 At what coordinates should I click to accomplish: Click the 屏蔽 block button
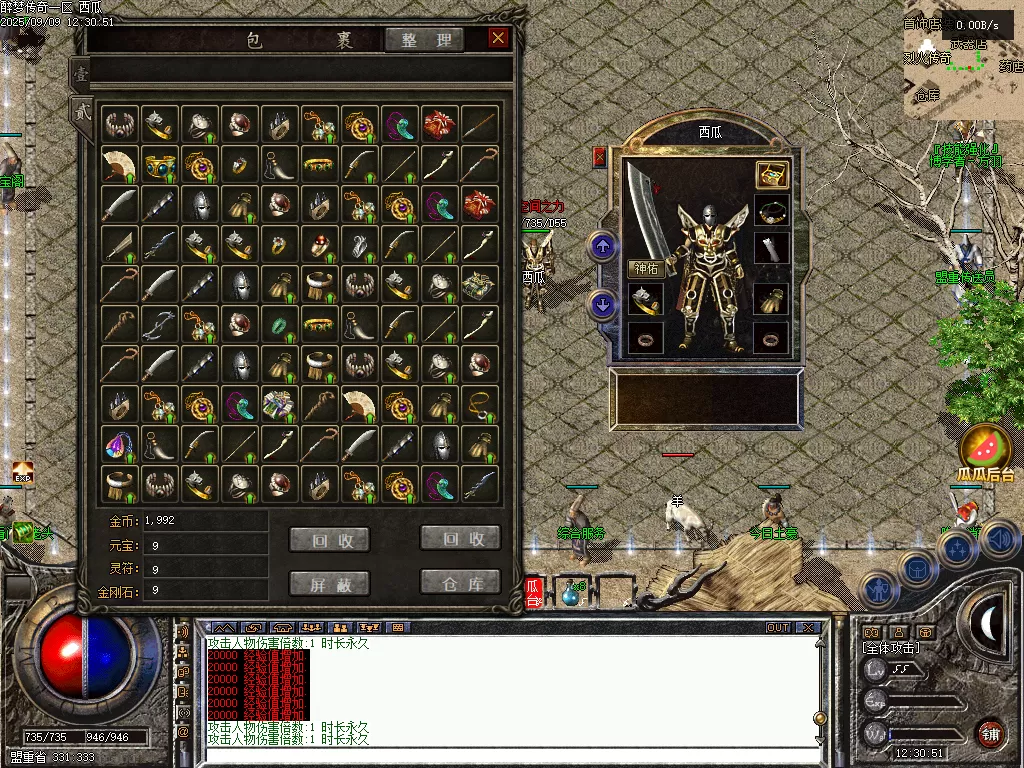(x=329, y=583)
